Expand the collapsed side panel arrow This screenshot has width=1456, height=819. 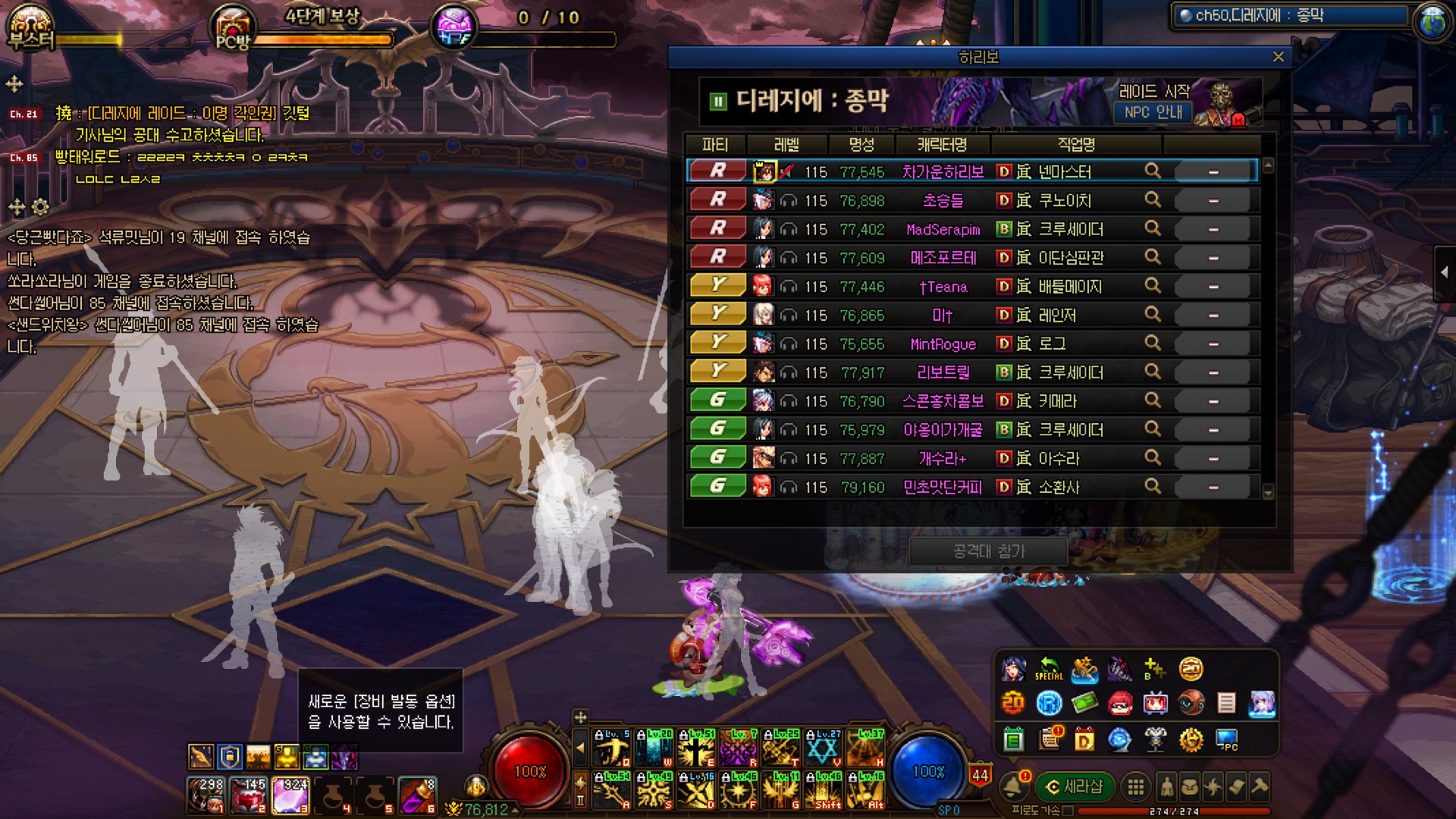pos(1445,271)
